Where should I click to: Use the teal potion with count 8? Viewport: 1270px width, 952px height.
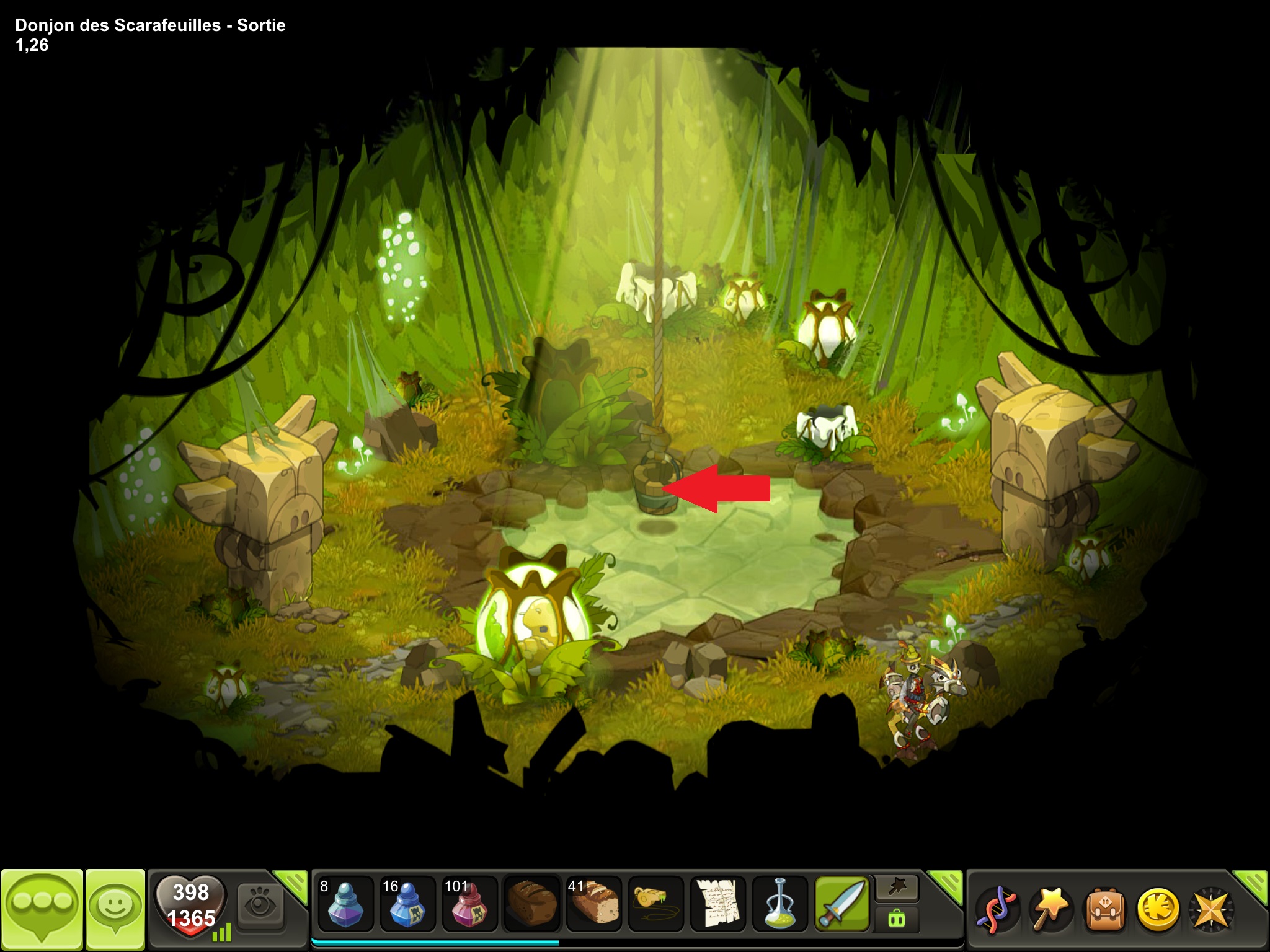tap(345, 904)
